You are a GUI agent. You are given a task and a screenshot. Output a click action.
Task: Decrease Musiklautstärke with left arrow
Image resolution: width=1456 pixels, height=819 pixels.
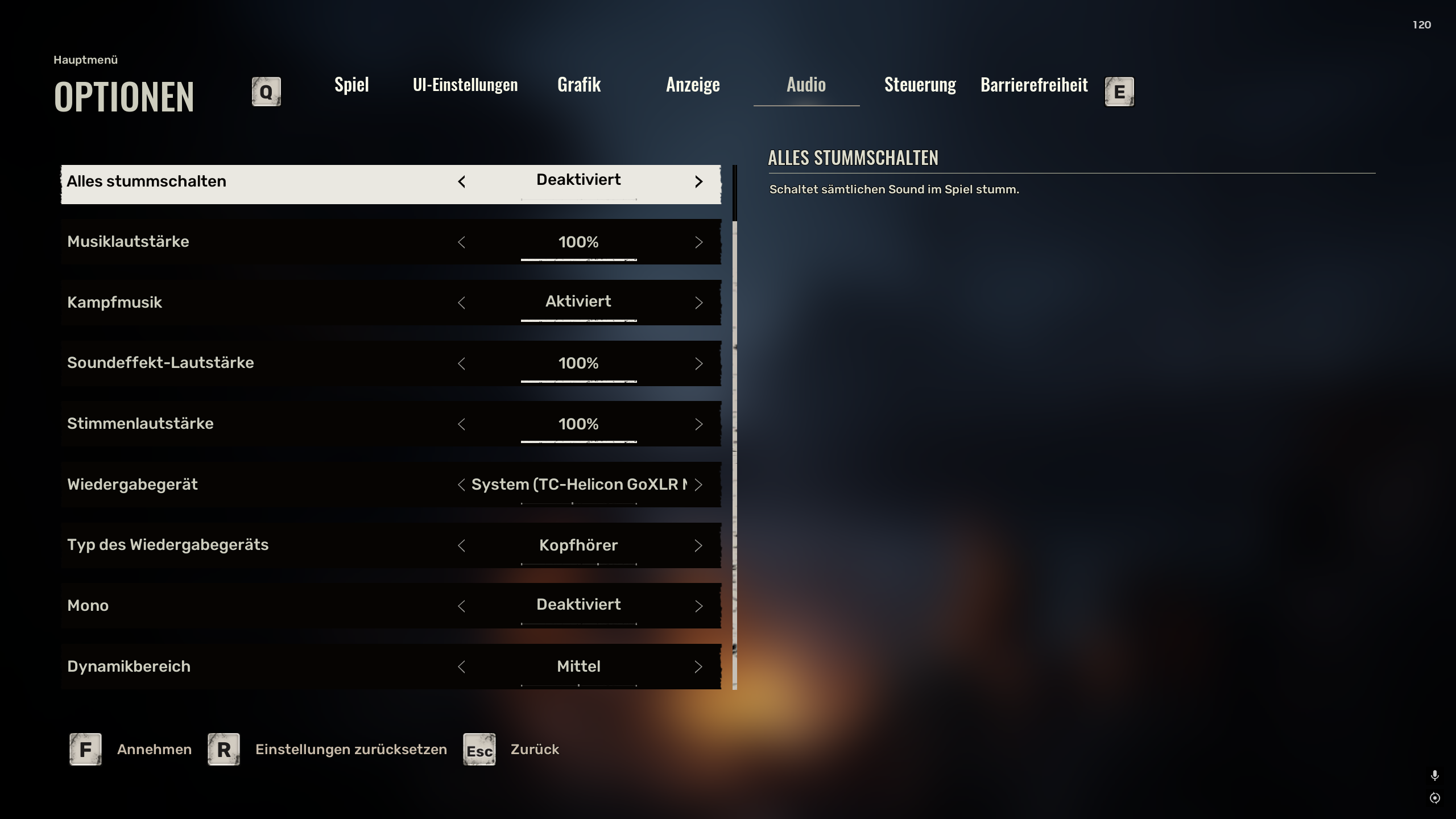click(461, 243)
